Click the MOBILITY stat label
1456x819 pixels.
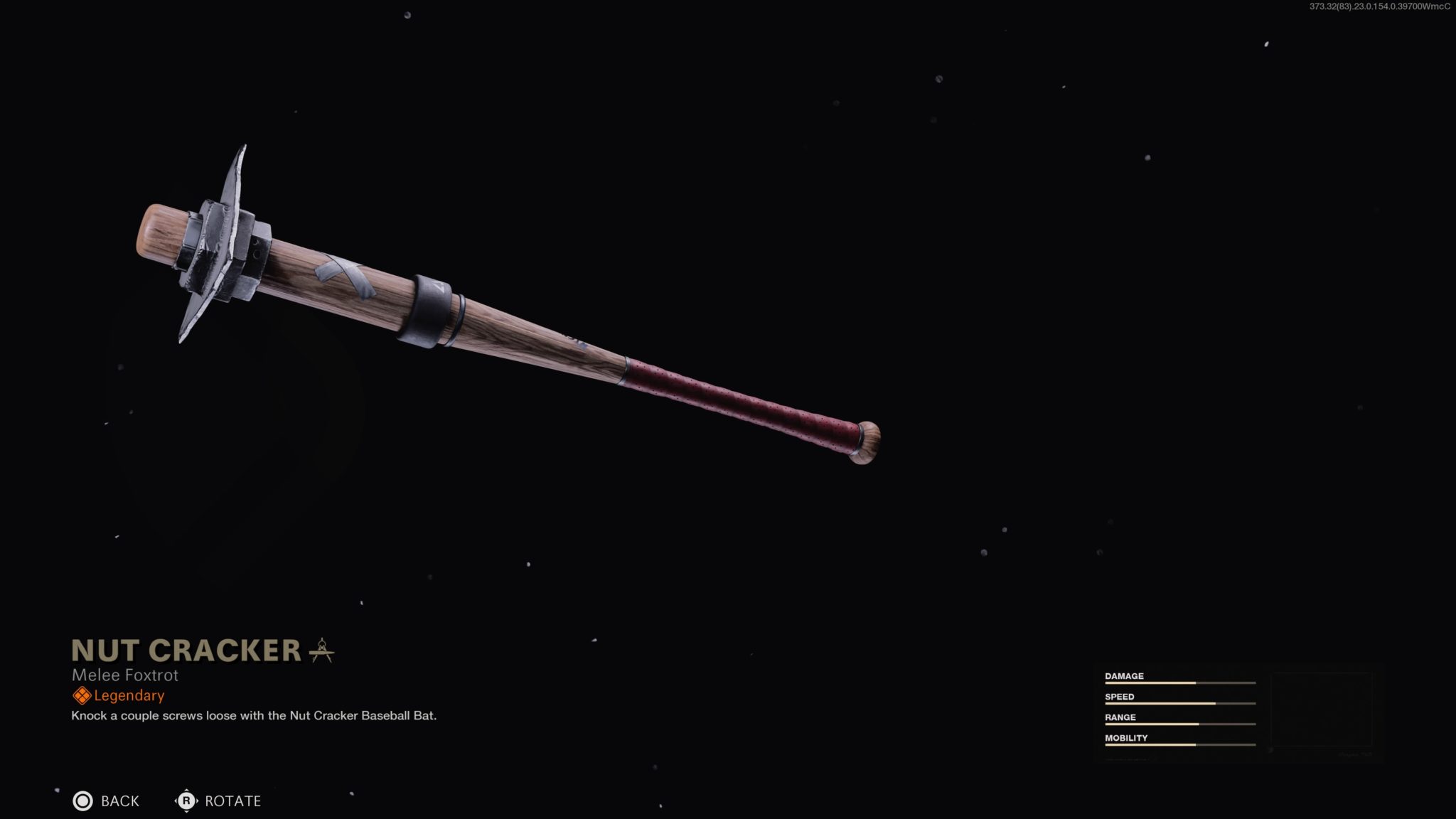tap(1126, 738)
